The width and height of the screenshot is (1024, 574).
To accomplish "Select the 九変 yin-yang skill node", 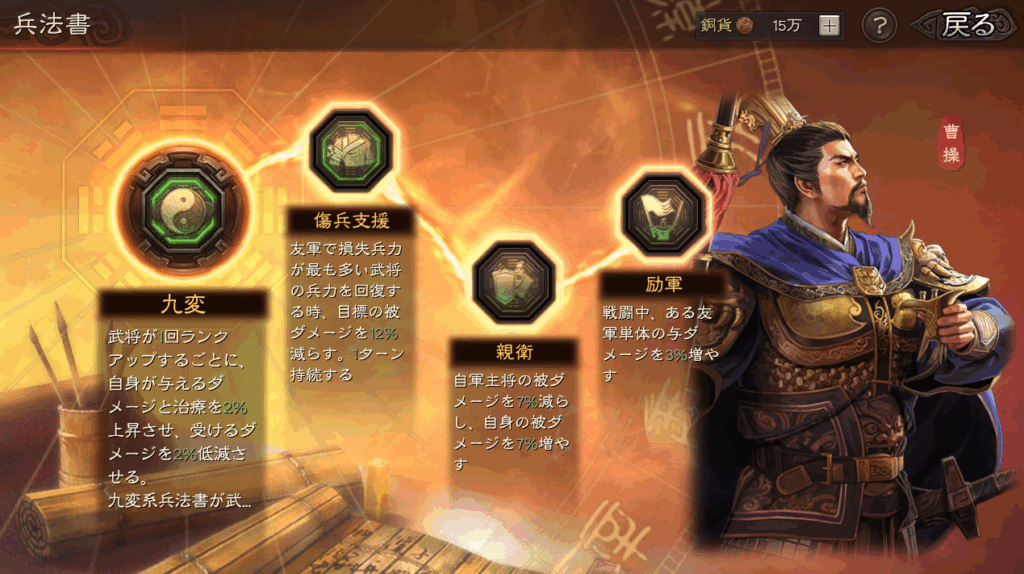I will point(183,206).
